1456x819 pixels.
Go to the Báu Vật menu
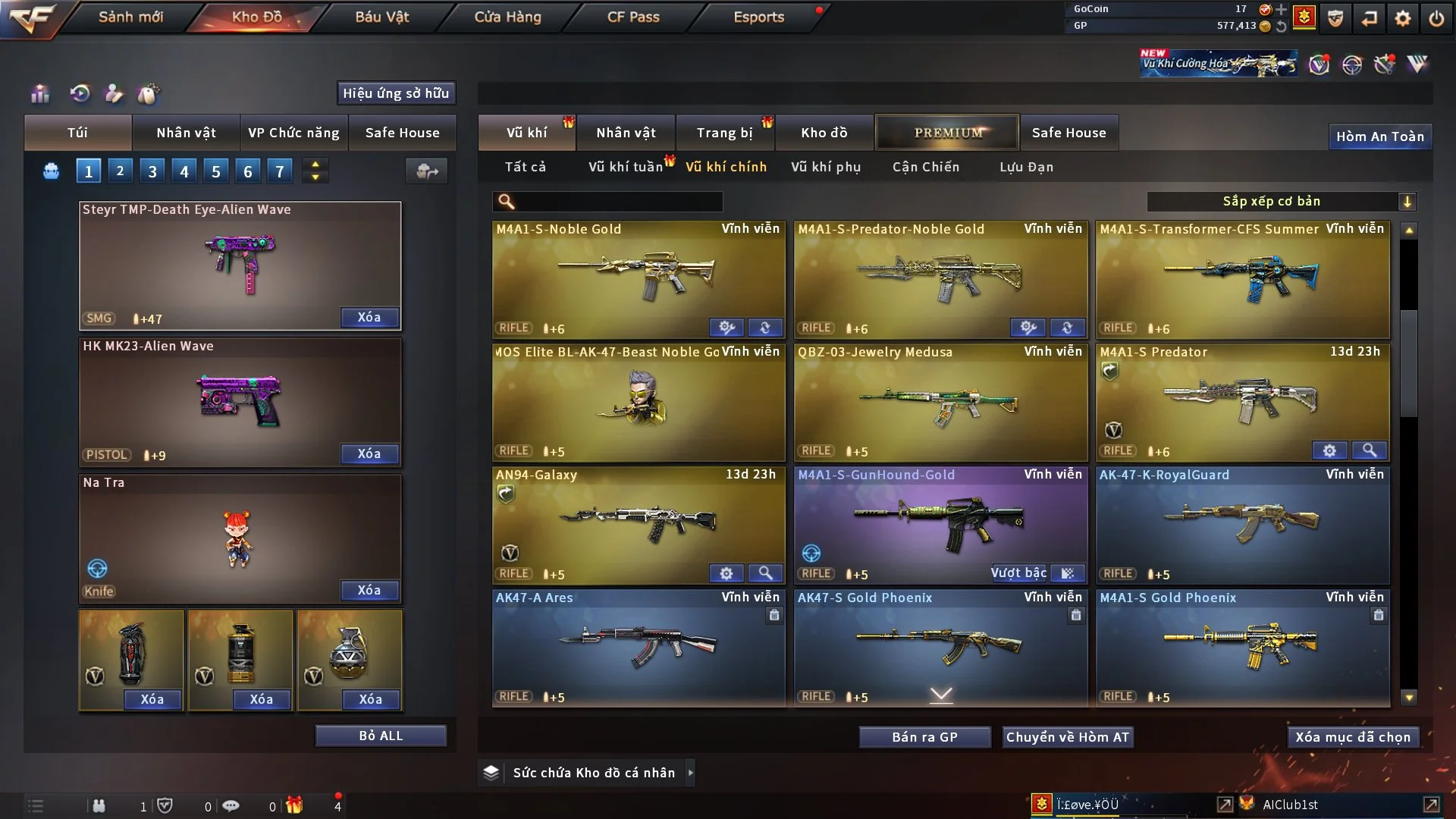(381, 17)
